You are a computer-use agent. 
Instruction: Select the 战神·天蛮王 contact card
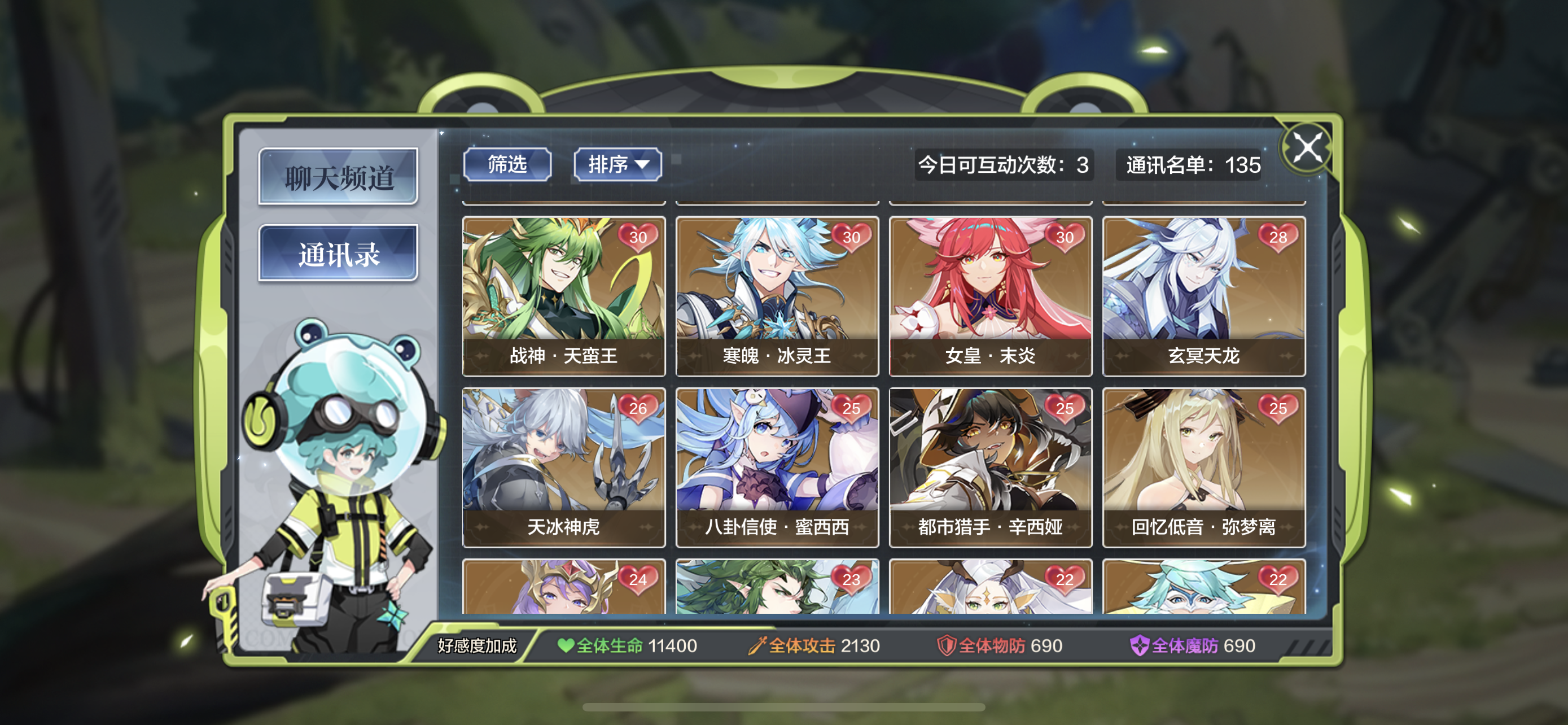(x=563, y=296)
